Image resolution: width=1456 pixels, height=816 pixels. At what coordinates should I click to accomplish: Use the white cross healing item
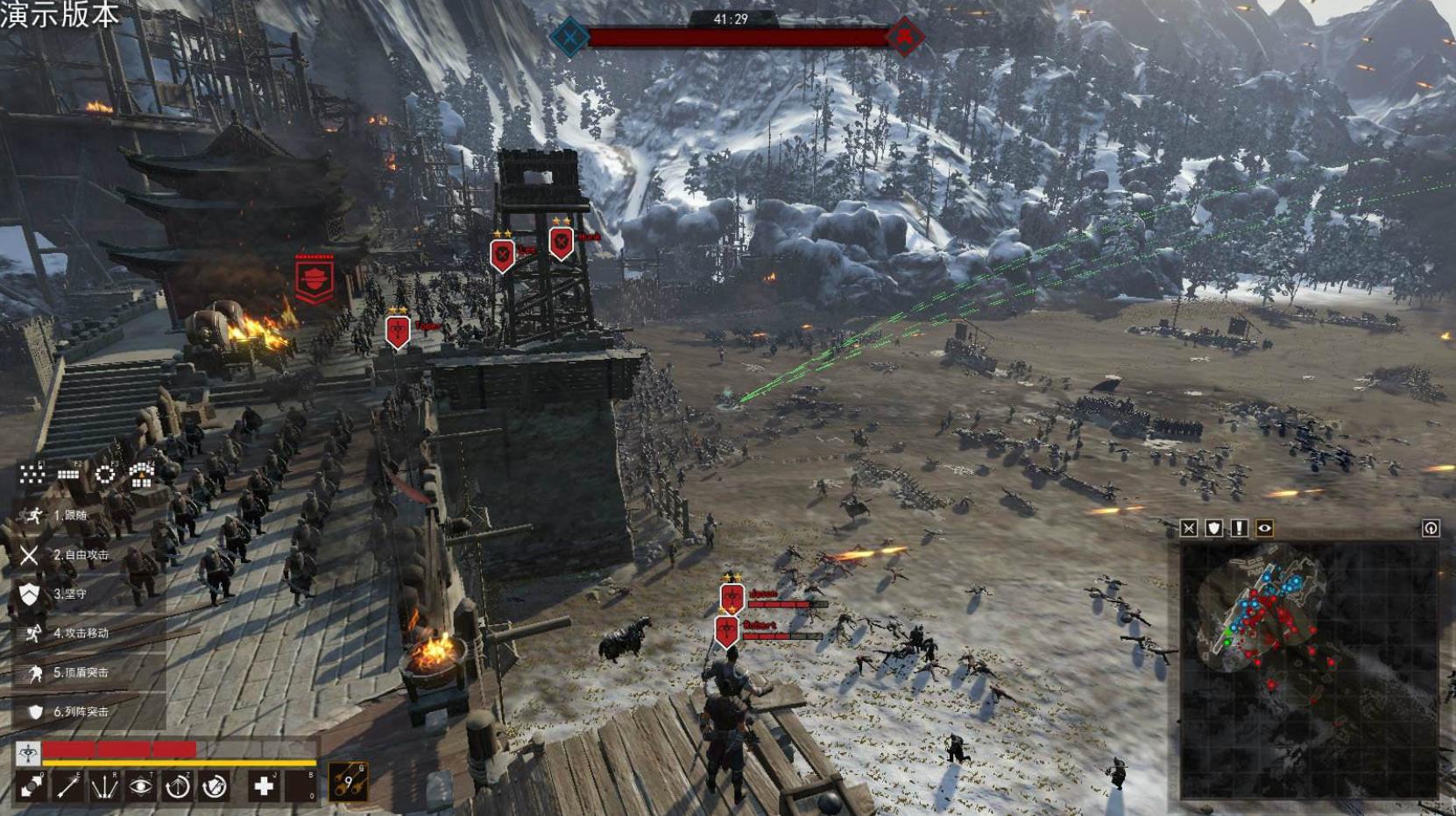263,786
